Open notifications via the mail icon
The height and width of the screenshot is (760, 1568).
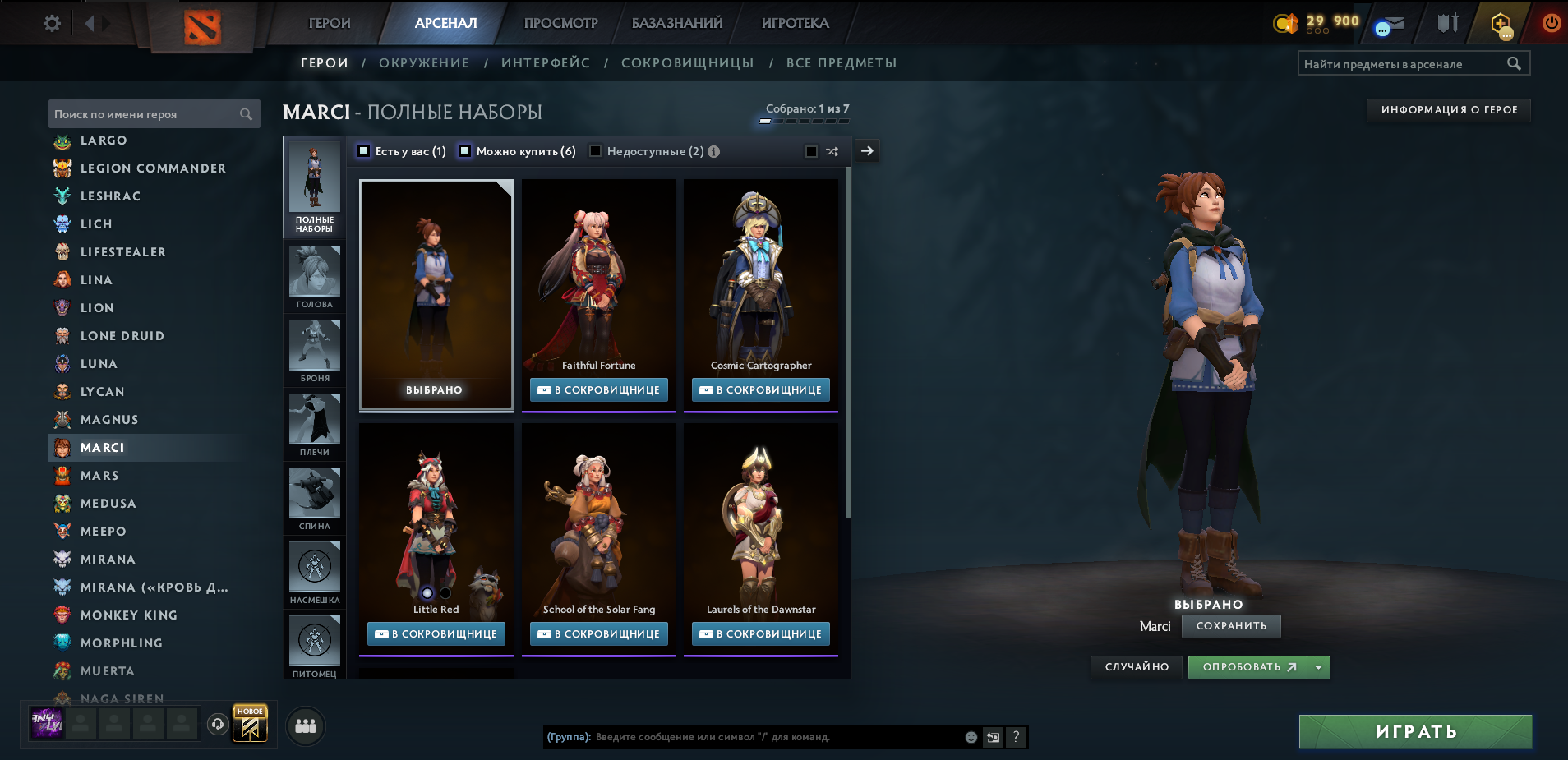click(1389, 23)
